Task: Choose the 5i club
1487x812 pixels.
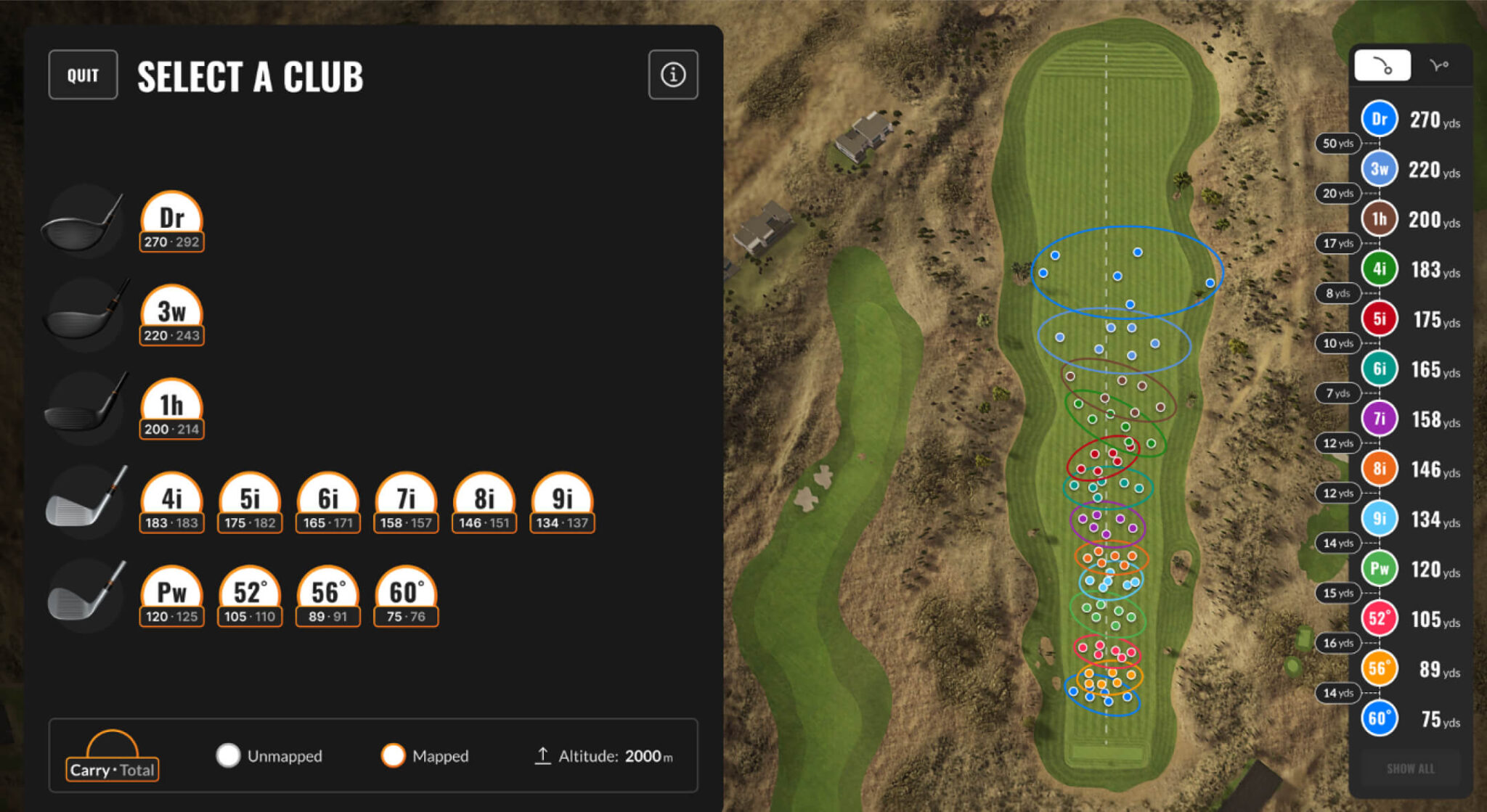Action: click(x=250, y=503)
